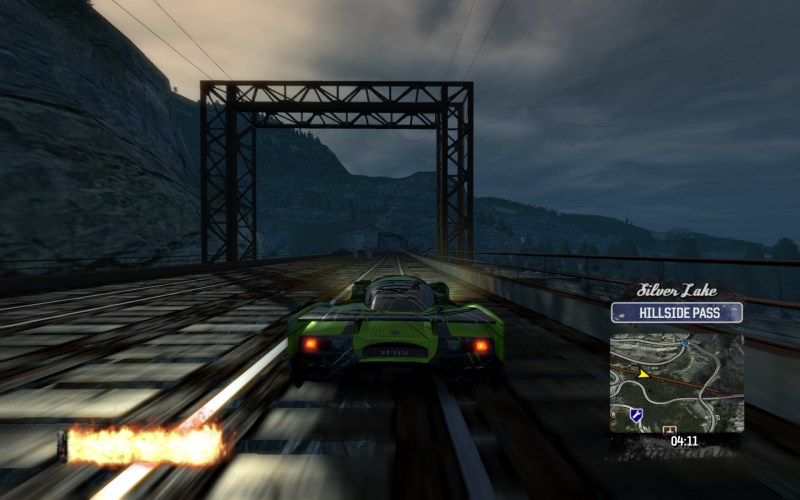The image size is (800, 500).
Task: Open the minimap of Silver Lake
Action: coord(677,382)
